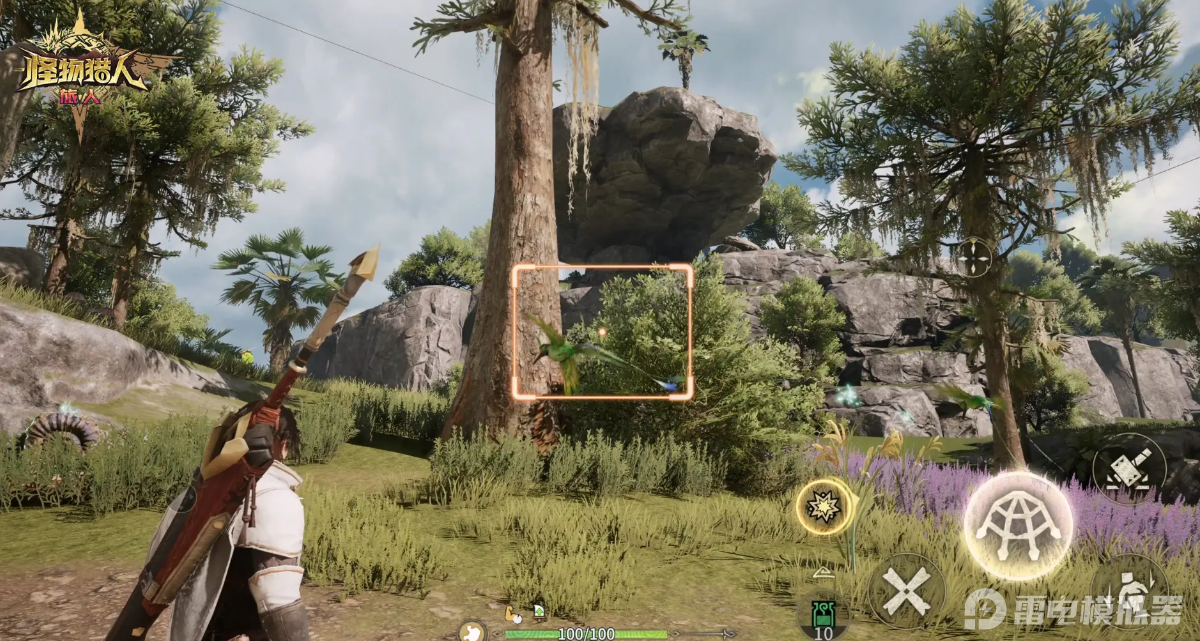
Task: Activate the glowing burst skill icon
Action: [x=826, y=507]
